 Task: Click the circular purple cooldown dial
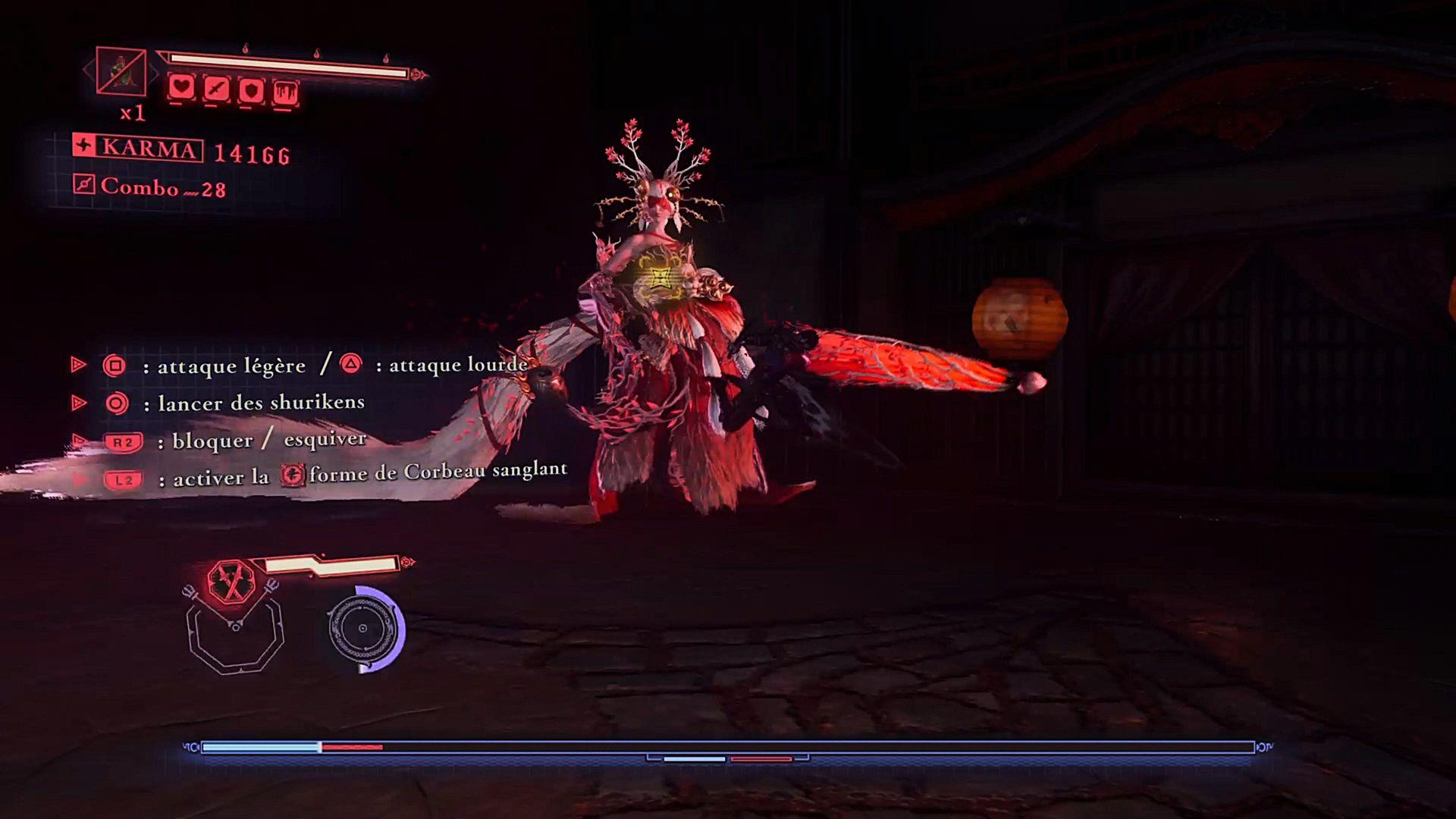(x=365, y=628)
